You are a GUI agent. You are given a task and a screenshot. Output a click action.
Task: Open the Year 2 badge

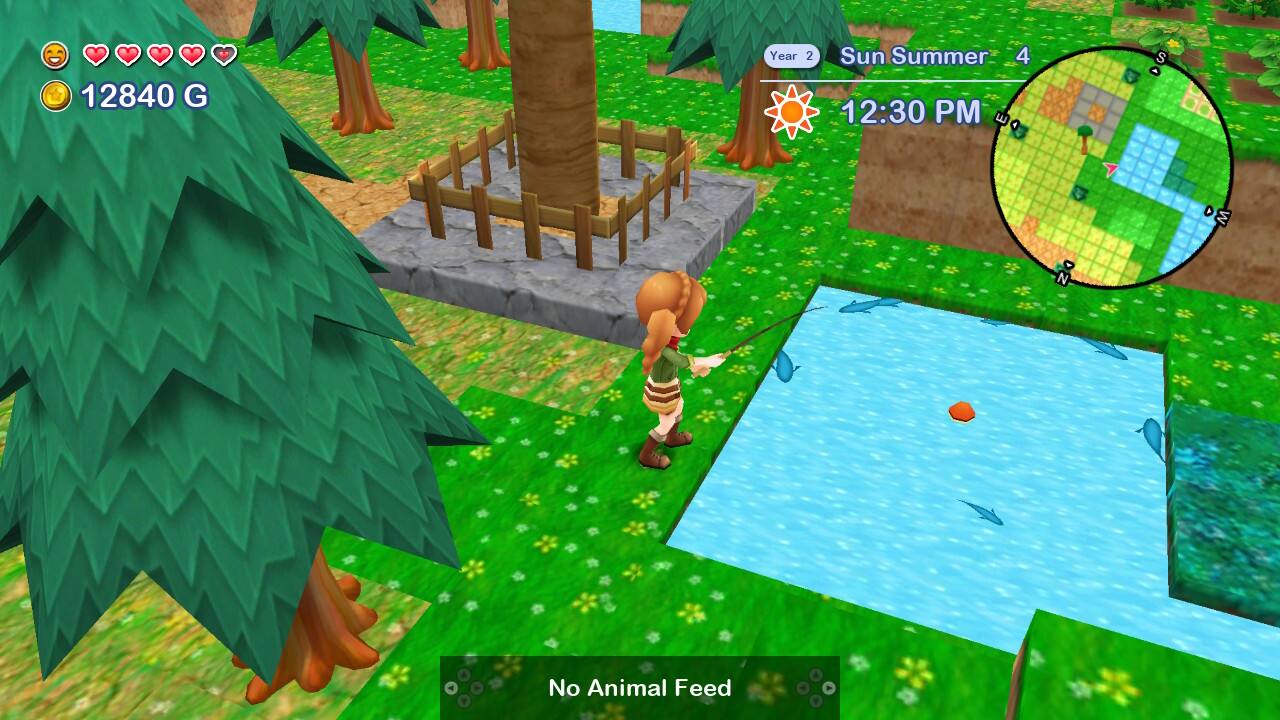click(791, 57)
